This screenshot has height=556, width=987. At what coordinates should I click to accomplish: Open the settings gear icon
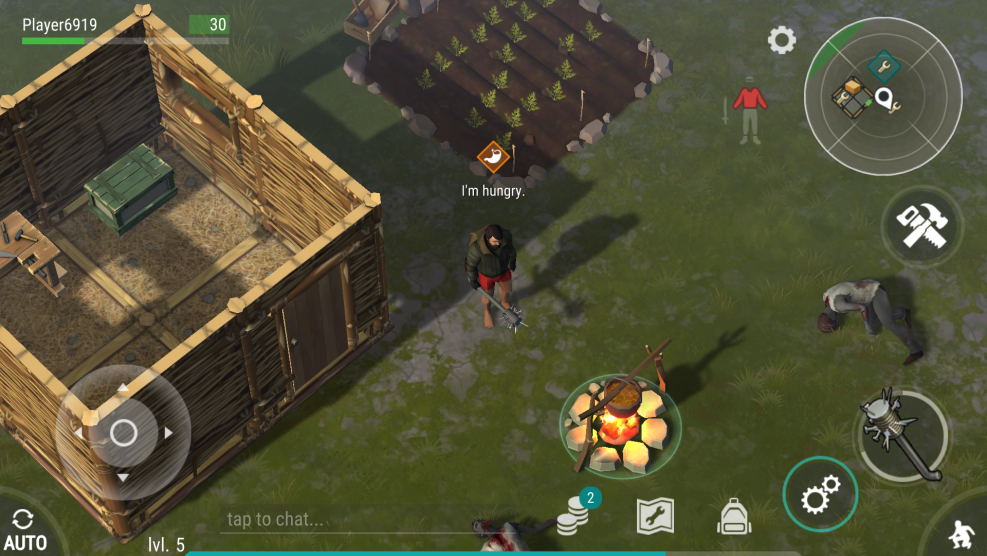tap(781, 41)
